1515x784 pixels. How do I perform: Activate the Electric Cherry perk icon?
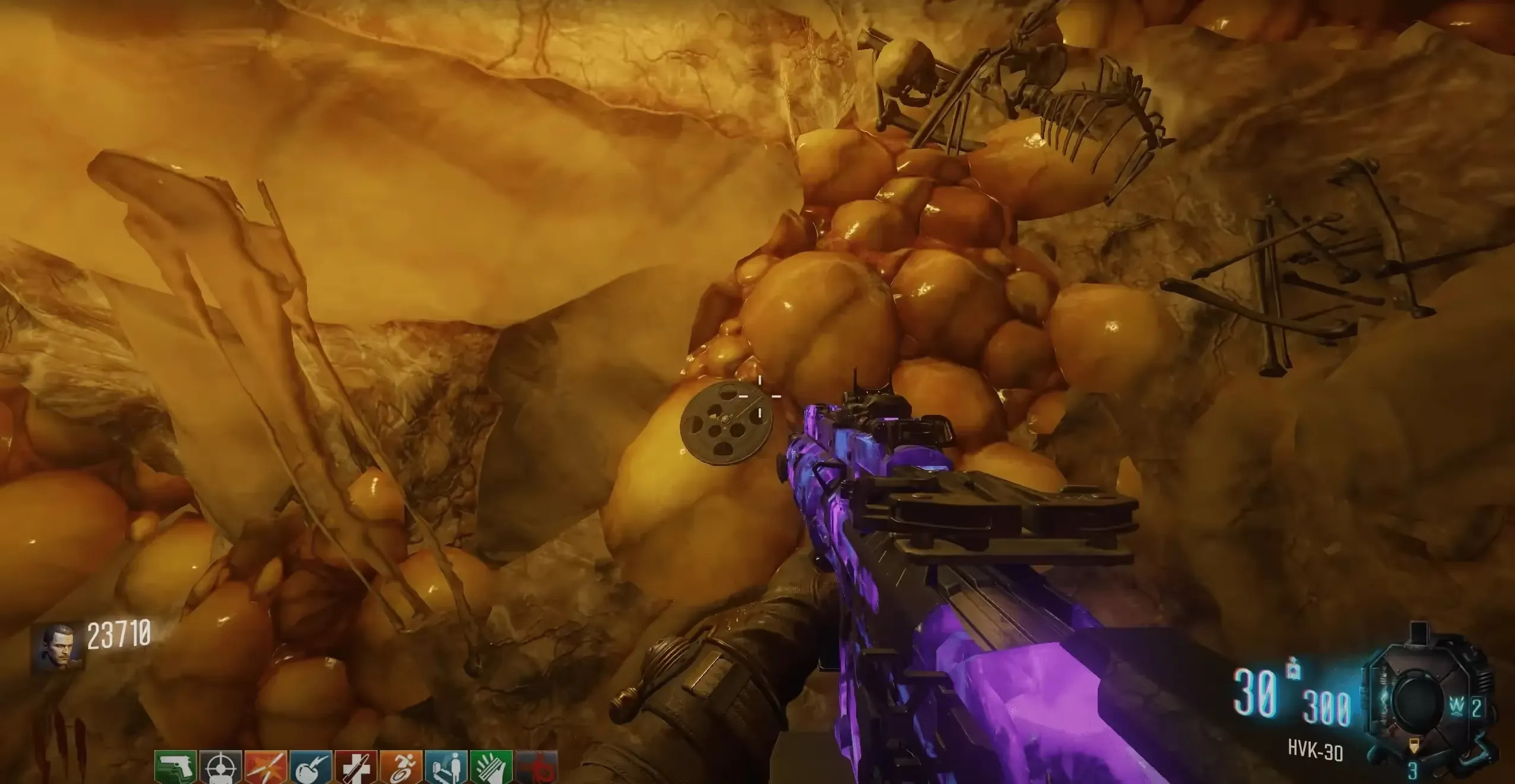coord(311,767)
